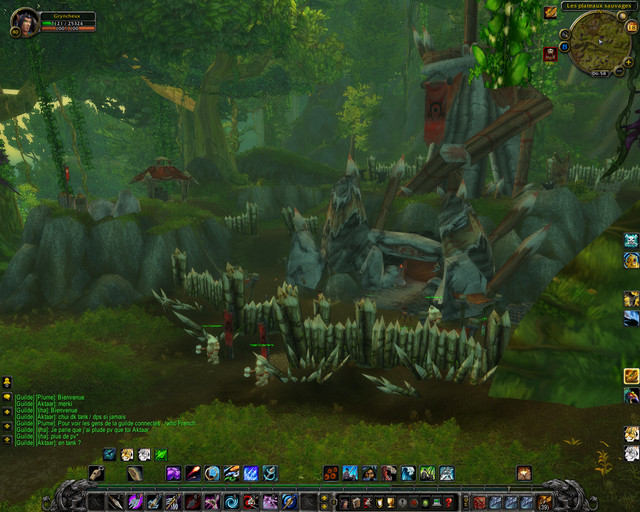Click the blue round minimap button
This screenshot has width=640, height=512.
[564, 47]
